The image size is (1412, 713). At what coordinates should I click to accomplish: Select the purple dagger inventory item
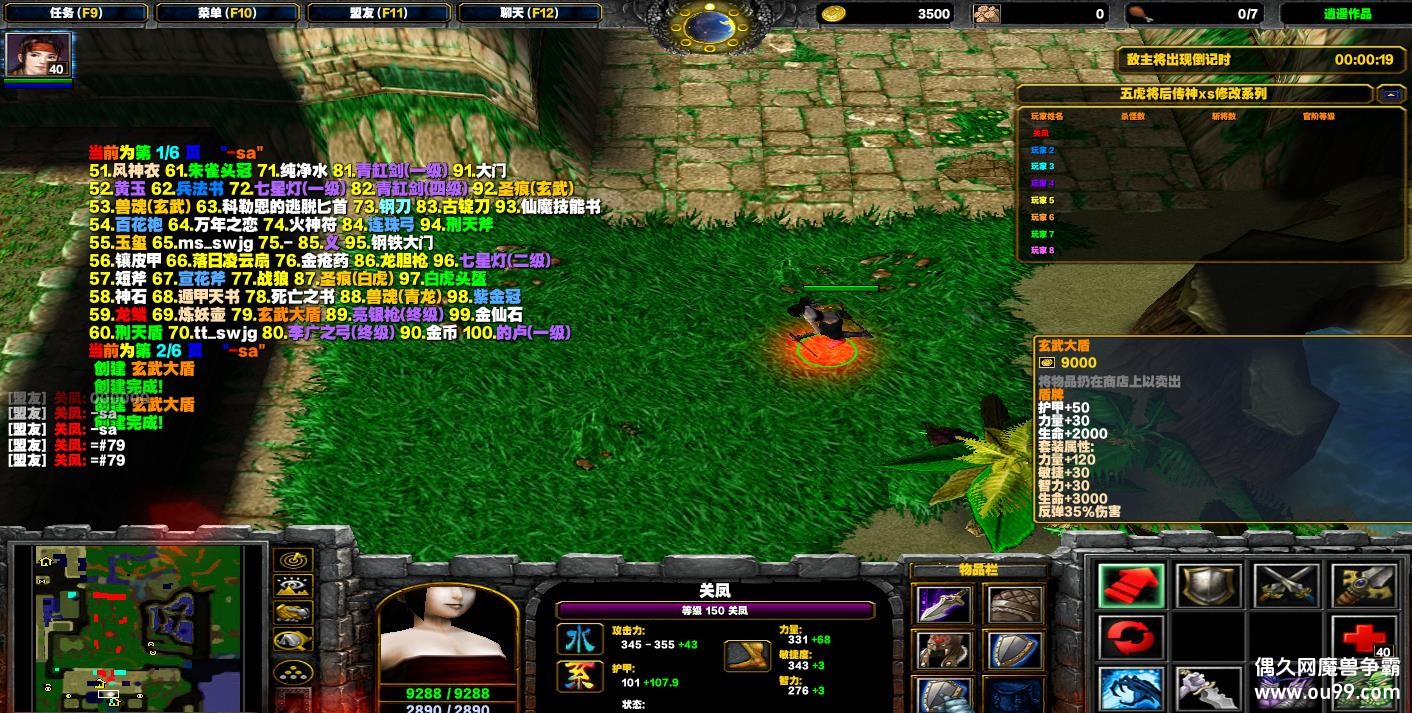pos(942,604)
